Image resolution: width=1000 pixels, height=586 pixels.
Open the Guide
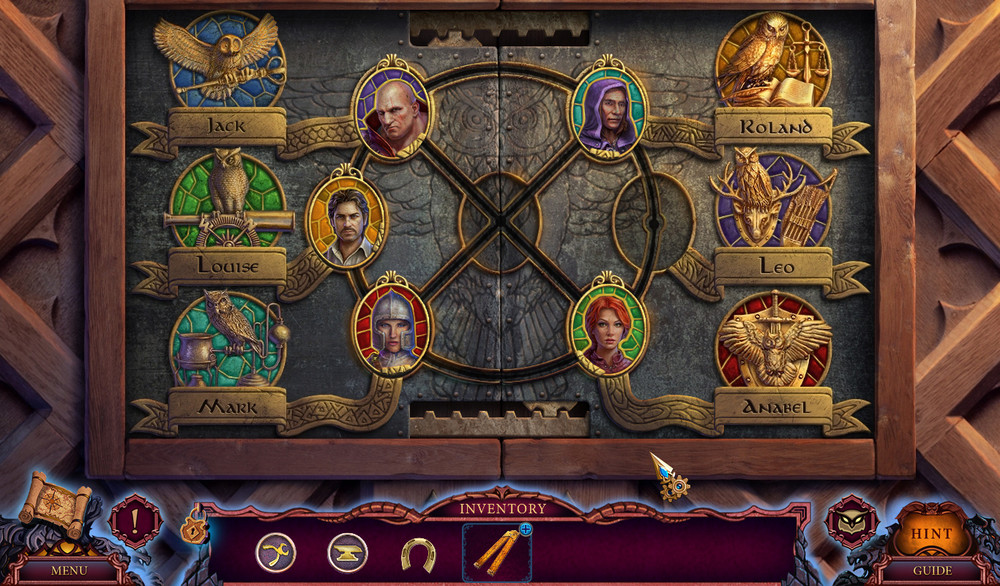click(x=931, y=570)
